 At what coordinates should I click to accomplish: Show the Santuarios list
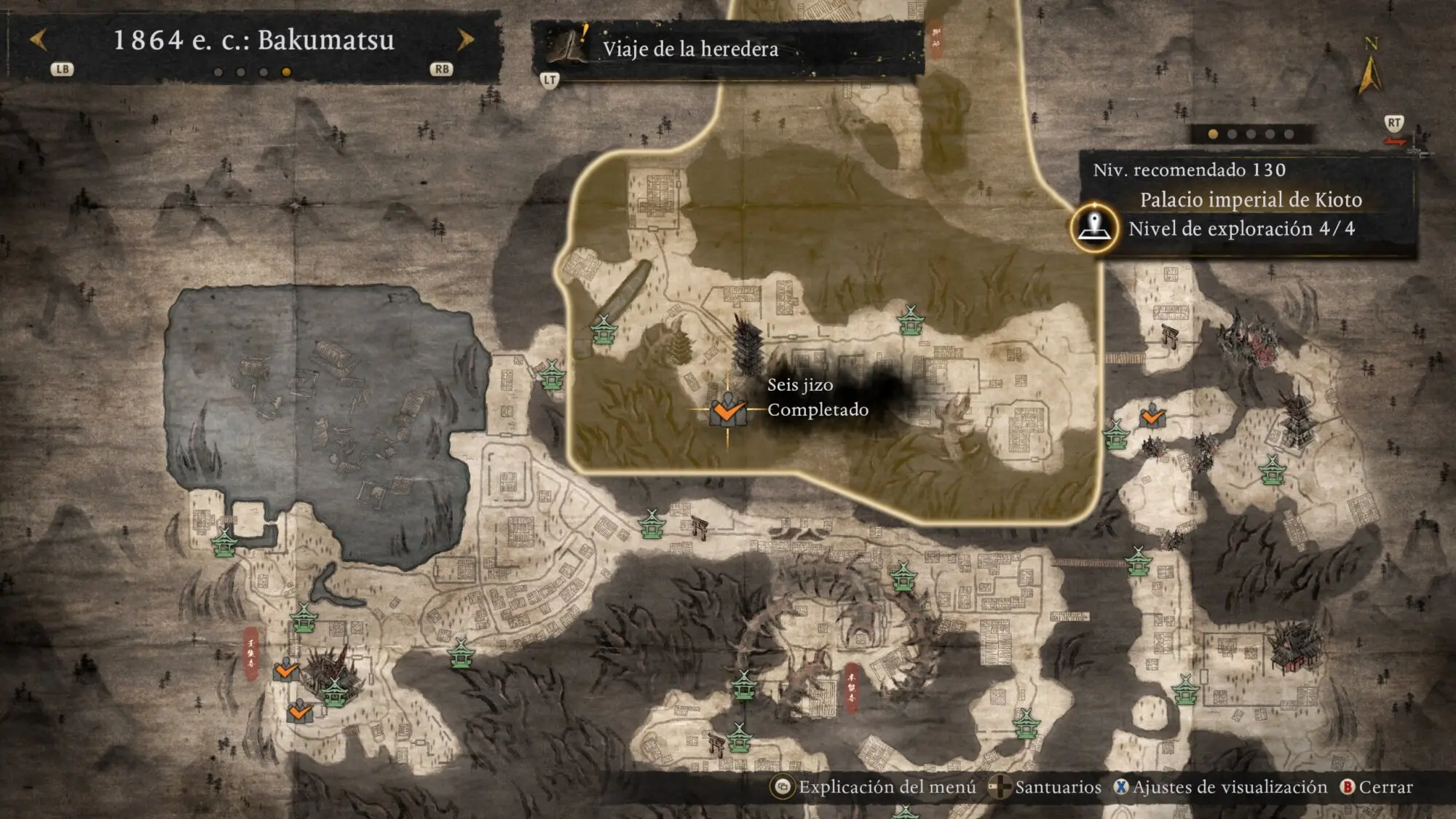click(1047, 787)
